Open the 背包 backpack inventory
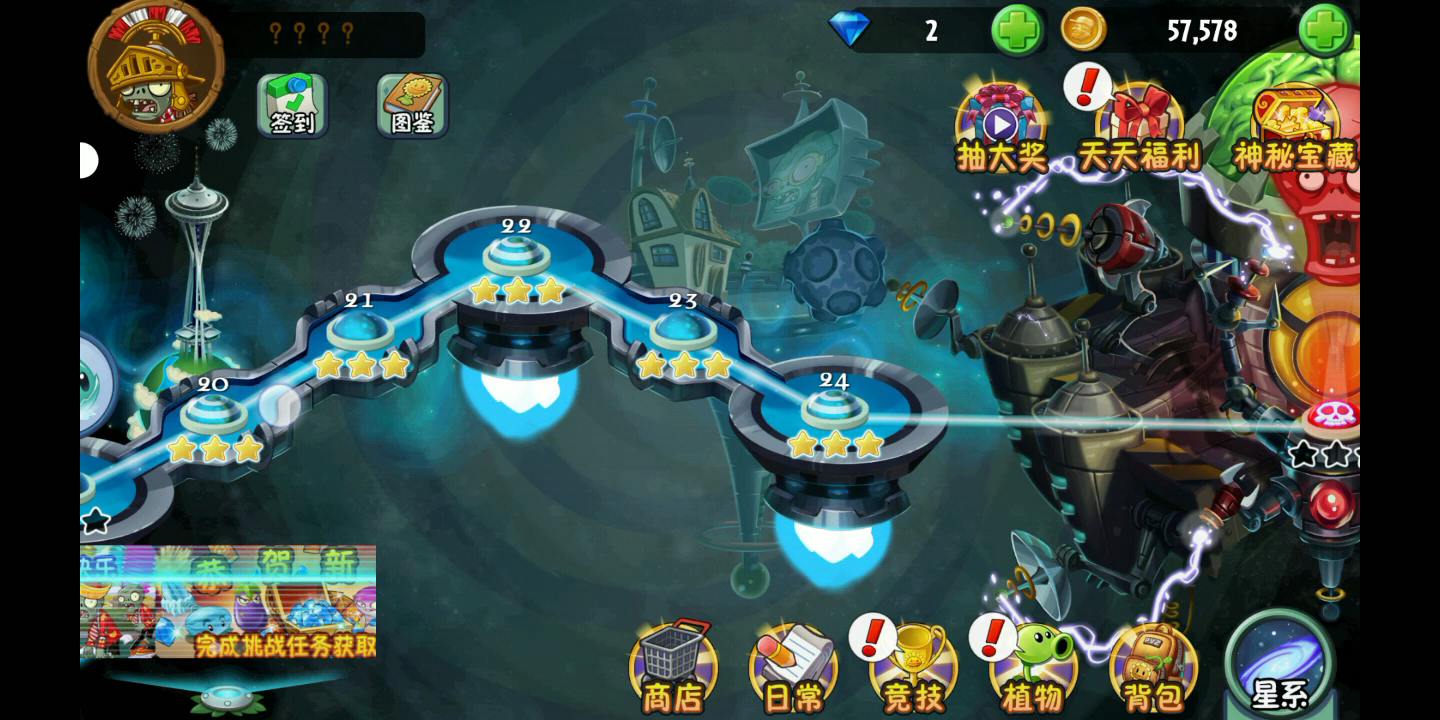This screenshot has height=720, width=1440. click(x=1154, y=666)
